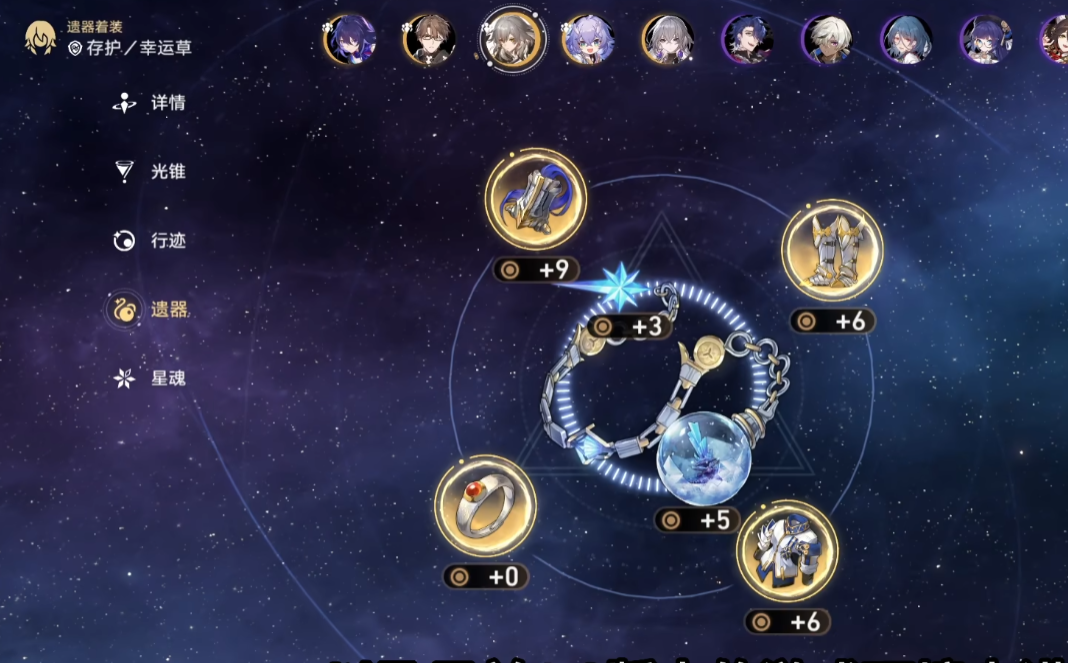The image size is (1068, 663).
Task: Switch to Bailu's lavender-haired portrait
Action: point(588,39)
